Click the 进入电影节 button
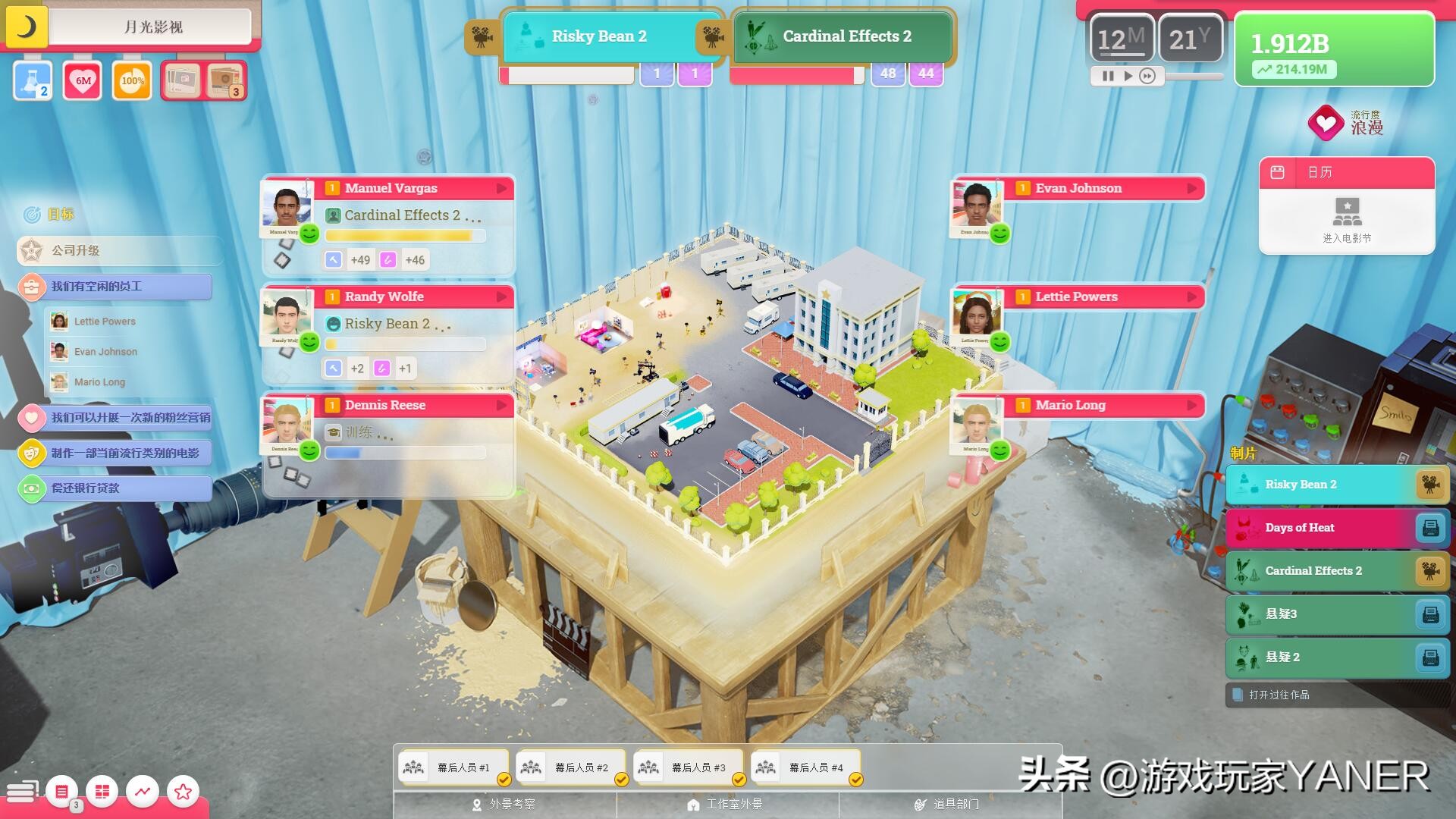The height and width of the screenshot is (819, 1456). [x=1346, y=220]
